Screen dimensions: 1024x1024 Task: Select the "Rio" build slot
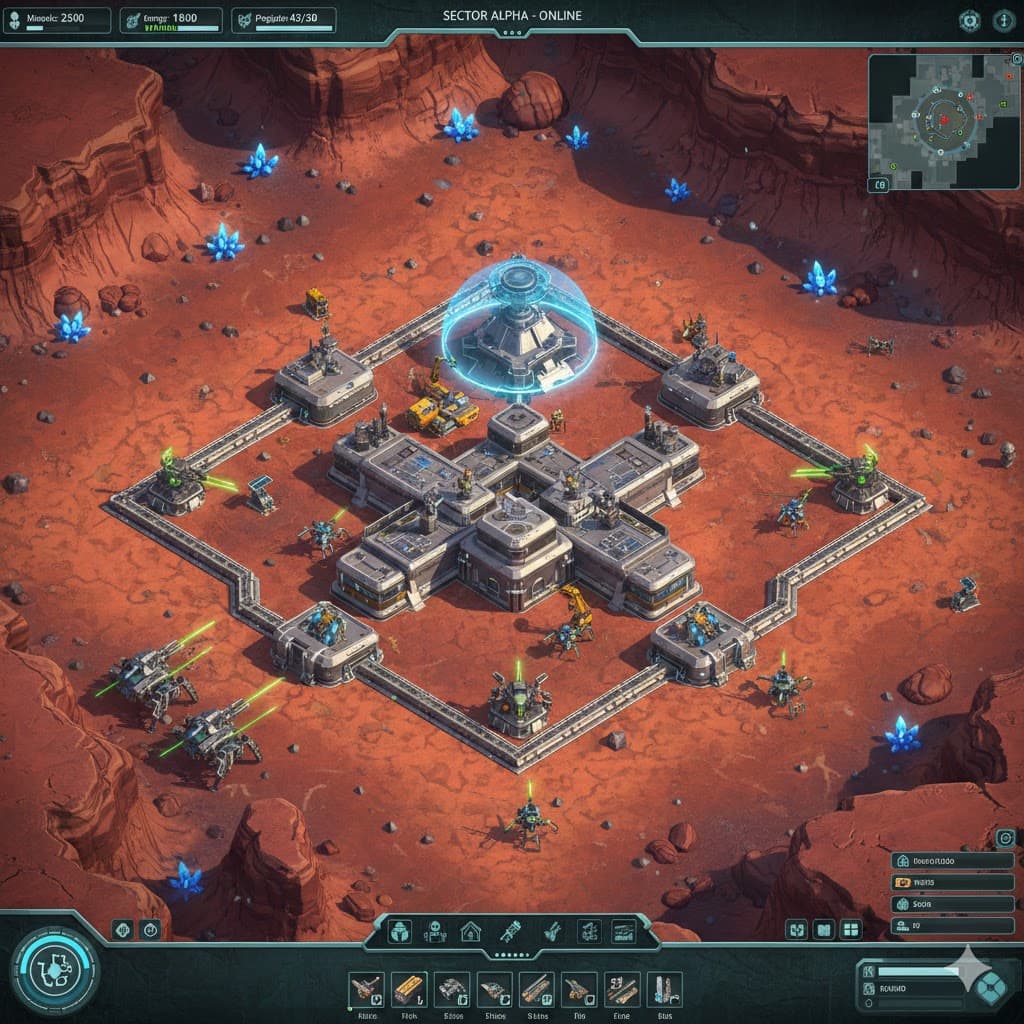tap(578, 990)
